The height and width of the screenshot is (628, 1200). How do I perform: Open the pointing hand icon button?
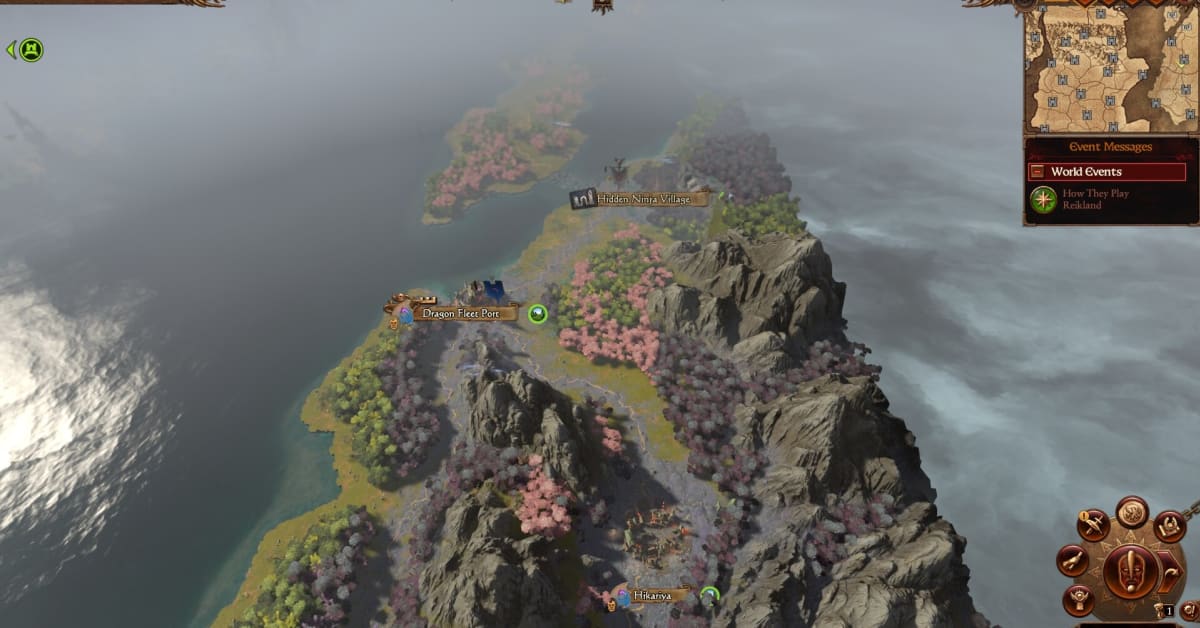(1072, 560)
